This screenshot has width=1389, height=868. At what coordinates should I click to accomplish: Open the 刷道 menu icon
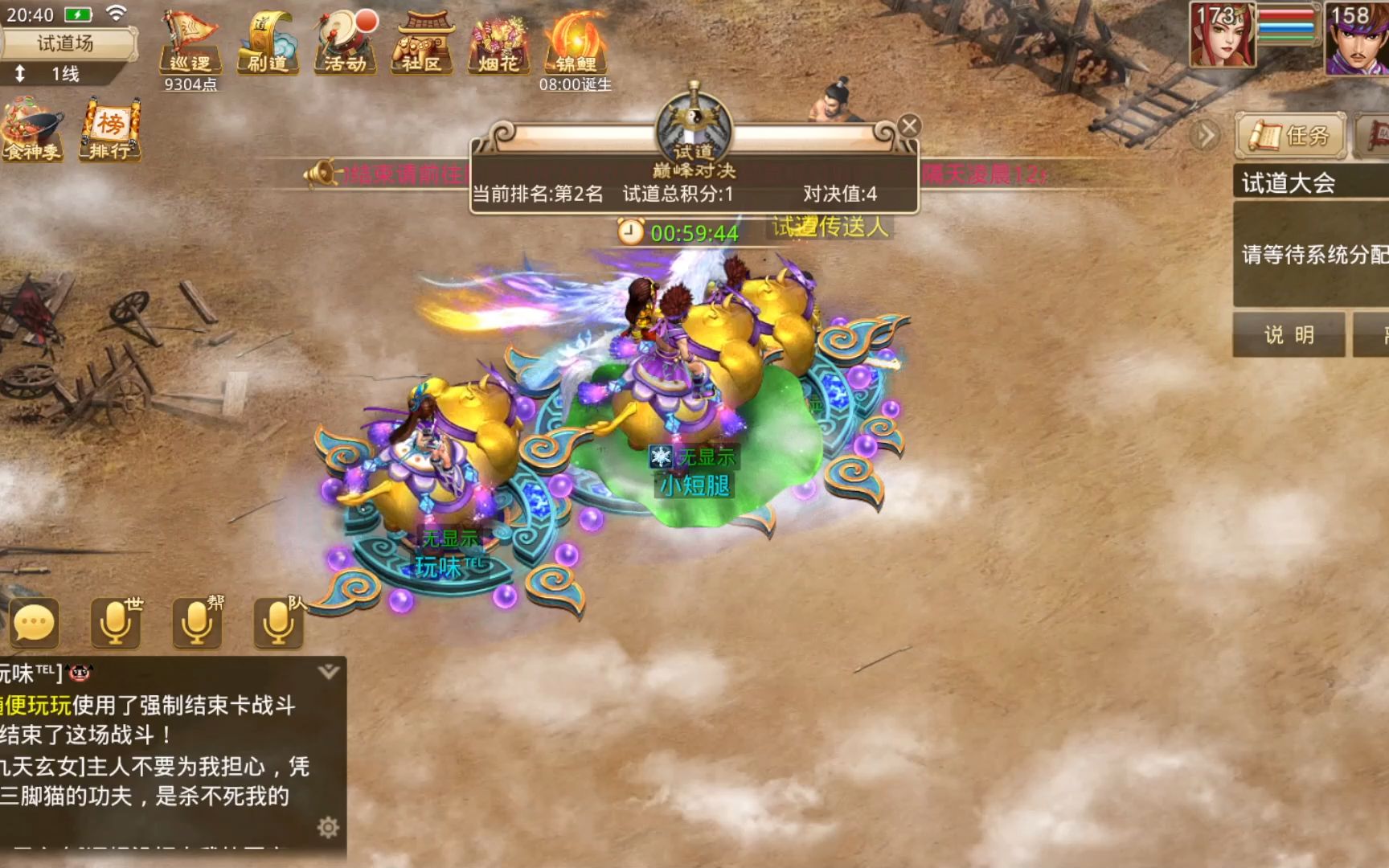tap(267, 43)
